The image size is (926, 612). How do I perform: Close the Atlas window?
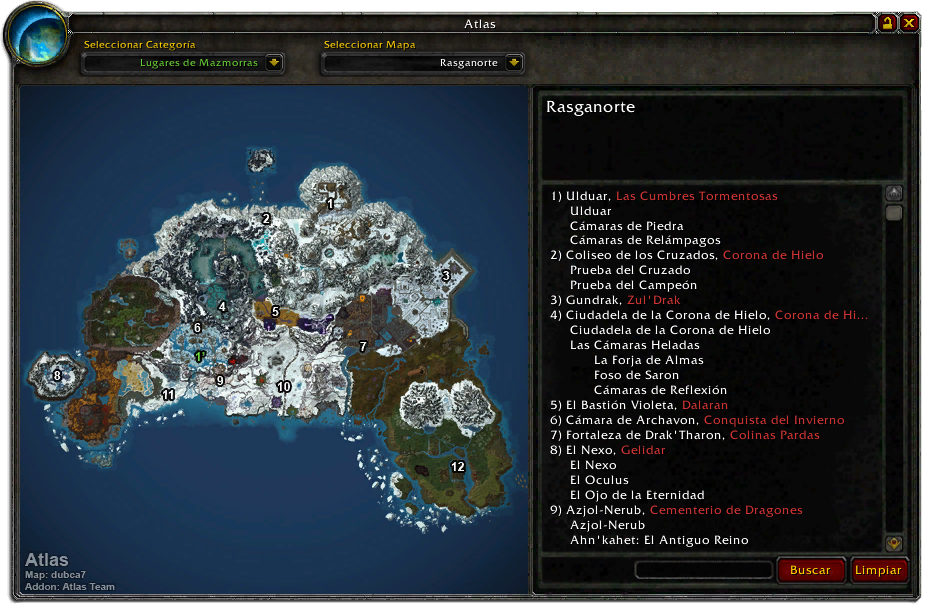909,23
